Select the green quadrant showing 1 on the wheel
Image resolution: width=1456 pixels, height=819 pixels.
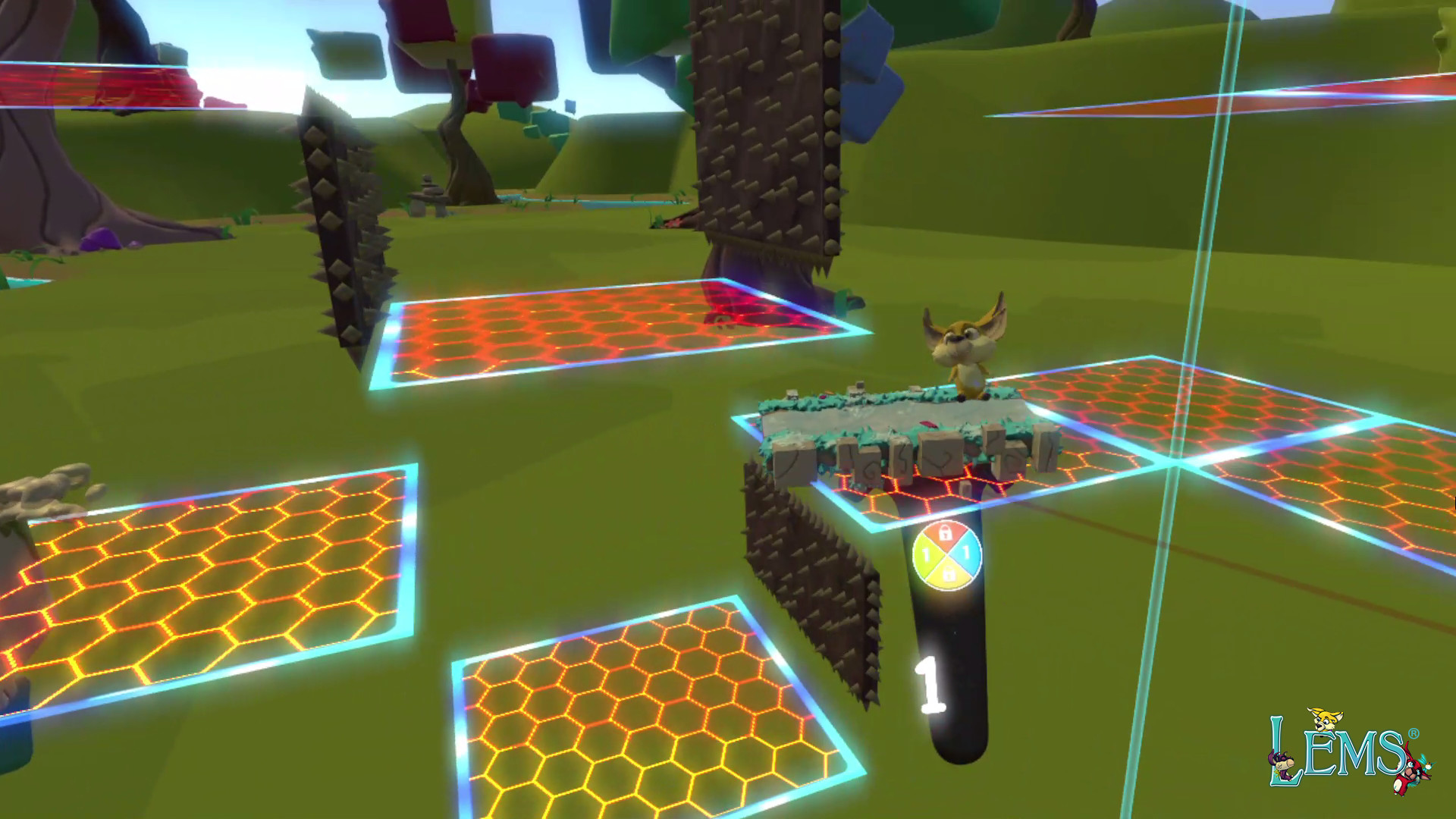tap(925, 551)
